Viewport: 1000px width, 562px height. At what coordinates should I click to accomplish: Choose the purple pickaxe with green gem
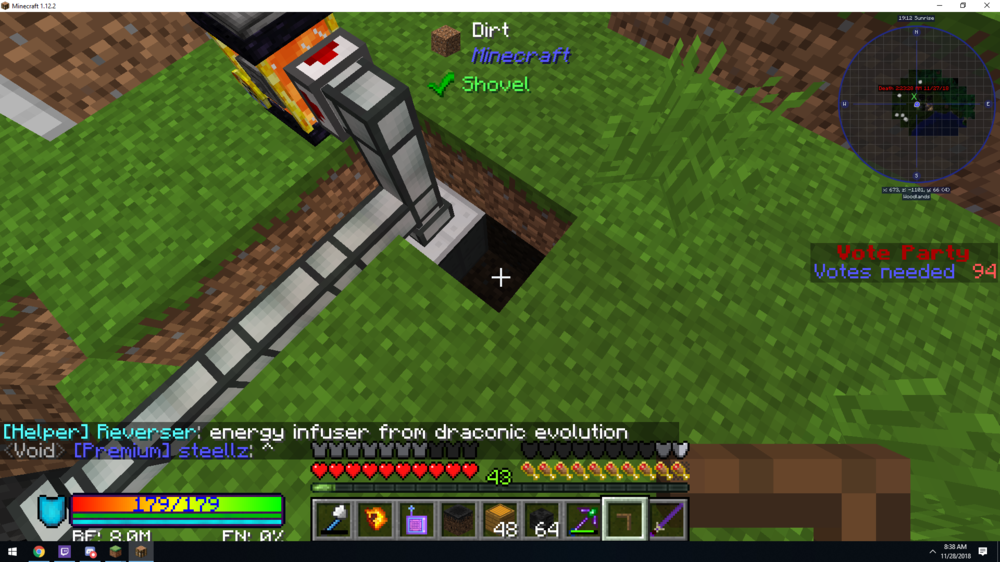(583, 520)
